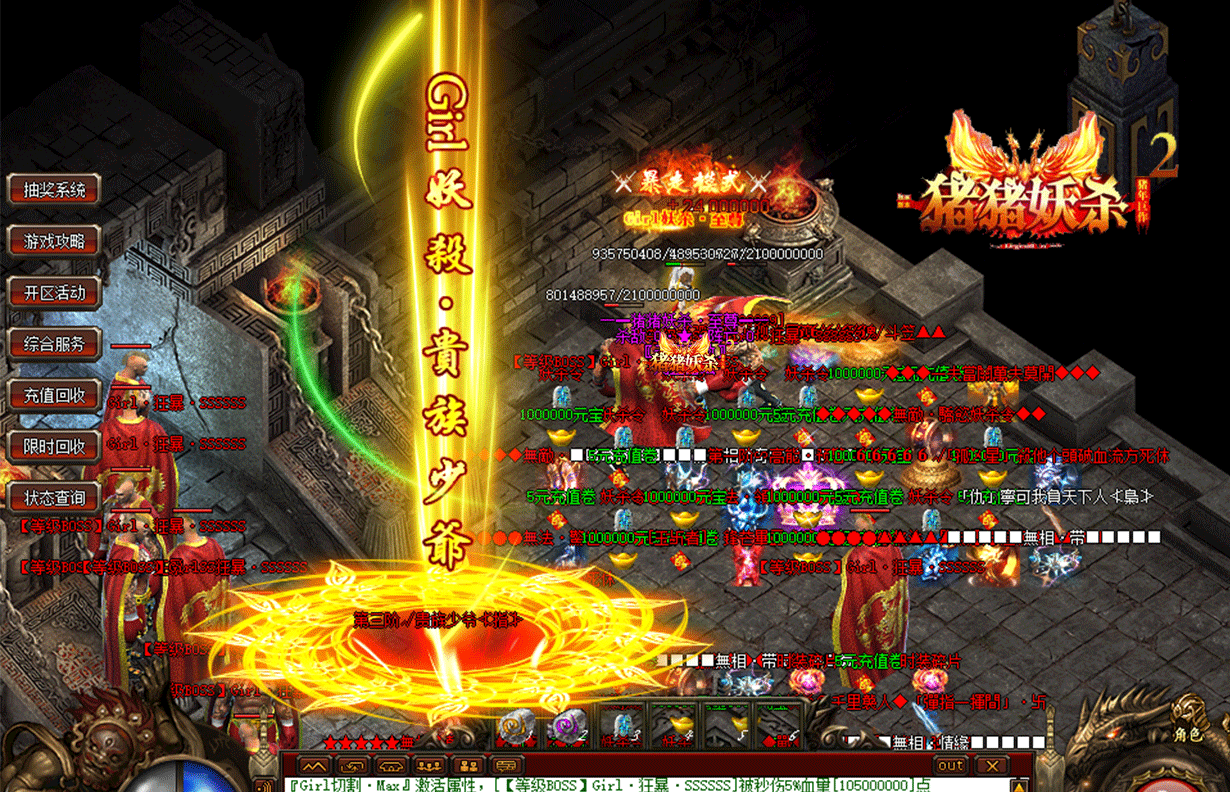Click the 'out' button on the chat bar

(951, 766)
